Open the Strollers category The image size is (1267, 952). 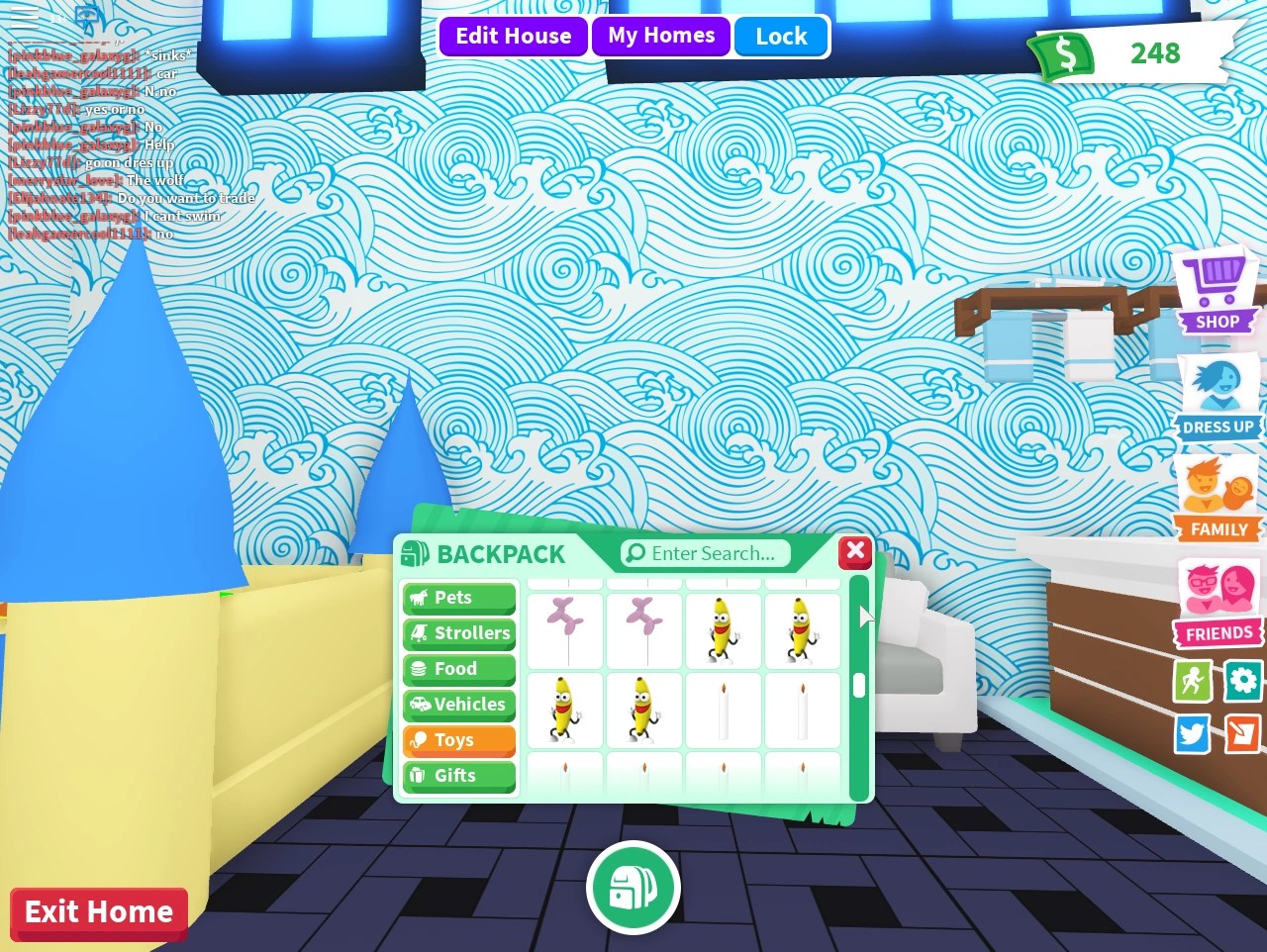457,633
